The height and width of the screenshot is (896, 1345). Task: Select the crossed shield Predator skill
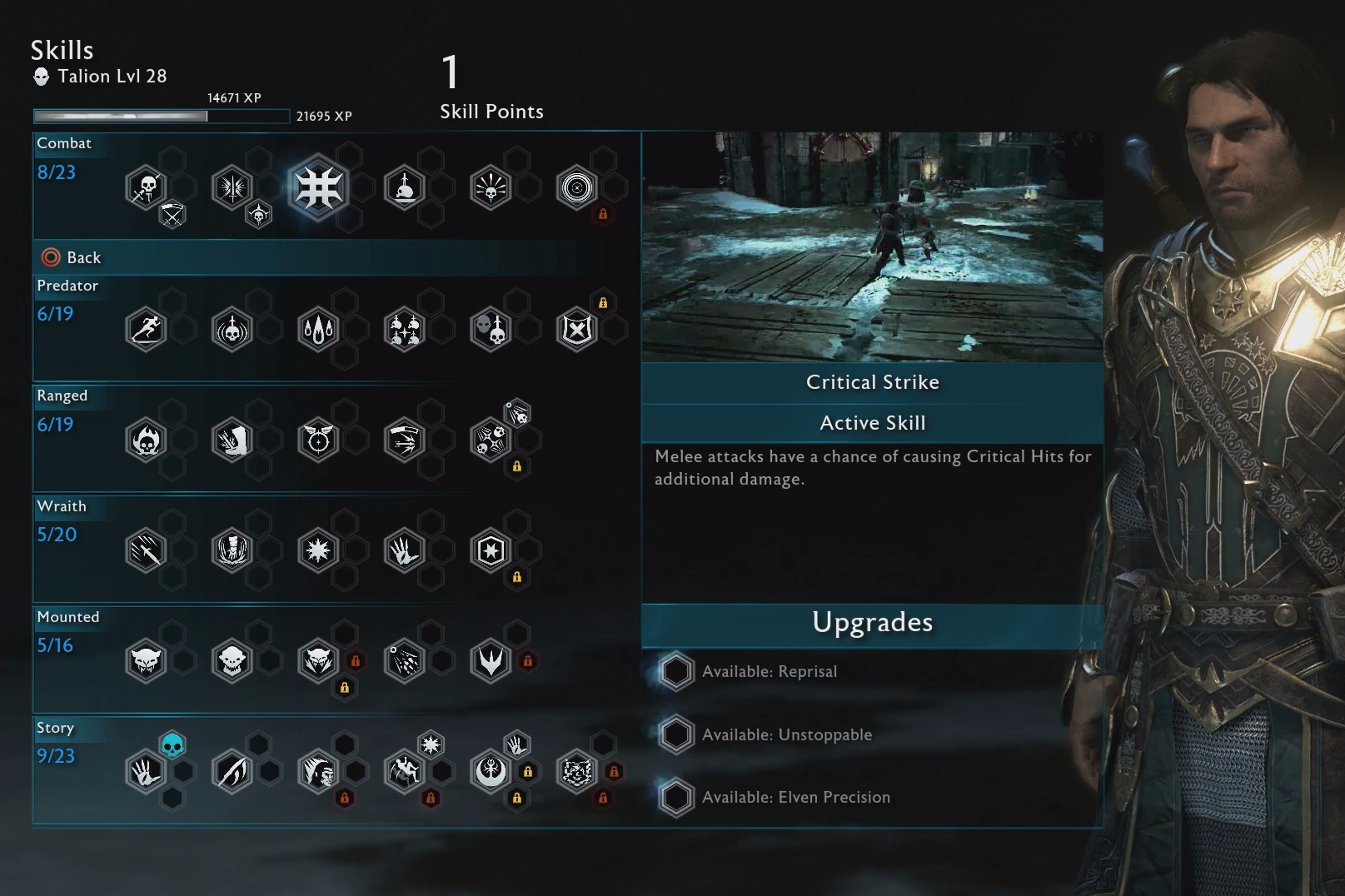[x=576, y=330]
